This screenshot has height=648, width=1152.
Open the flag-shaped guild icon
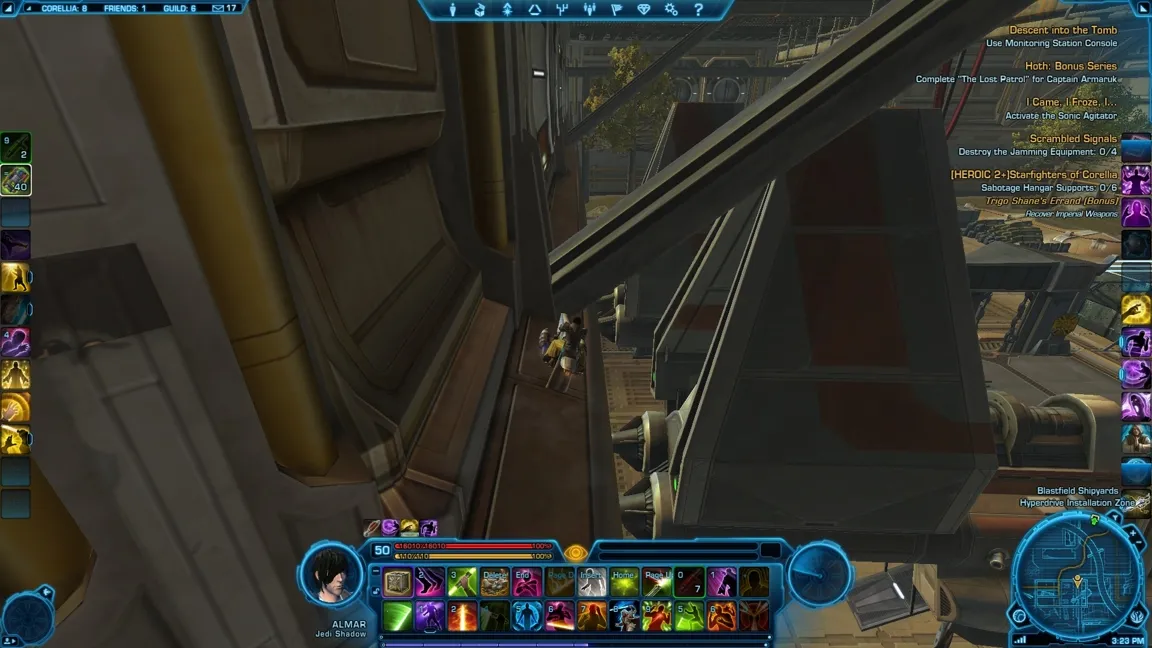pos(616,10)
